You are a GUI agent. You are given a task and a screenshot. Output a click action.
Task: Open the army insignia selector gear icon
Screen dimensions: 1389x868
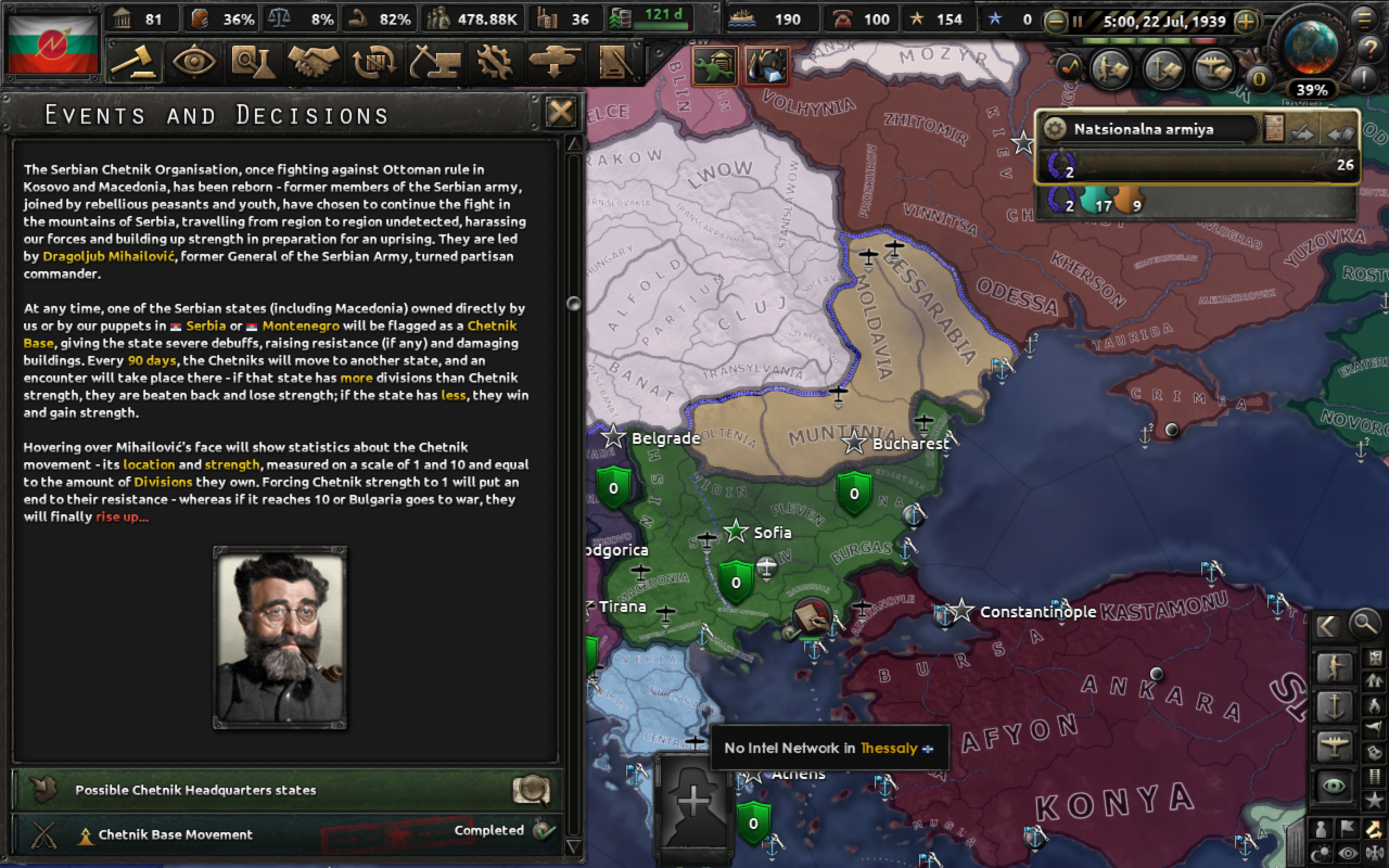1055,130
